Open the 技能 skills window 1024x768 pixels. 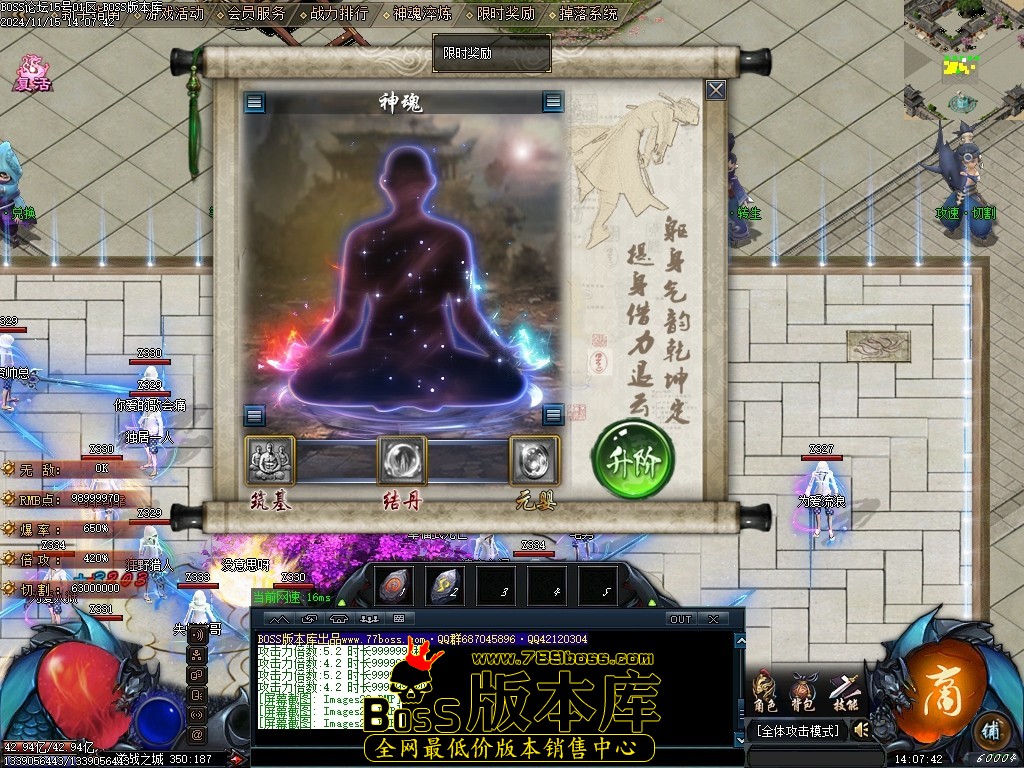[x=845, y=692]
